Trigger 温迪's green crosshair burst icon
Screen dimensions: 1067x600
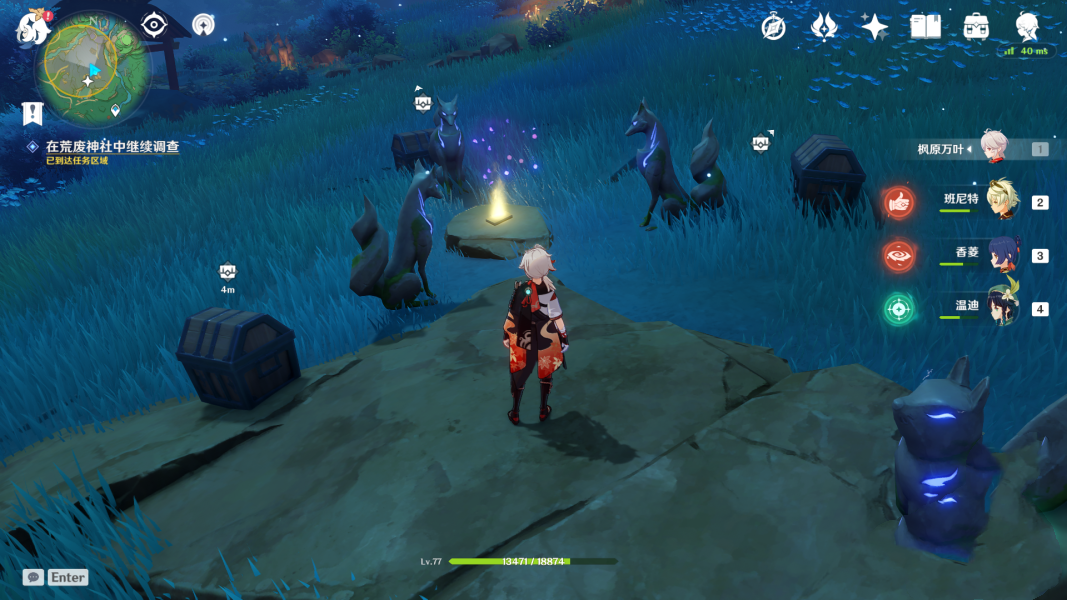(x=899, y=308)
